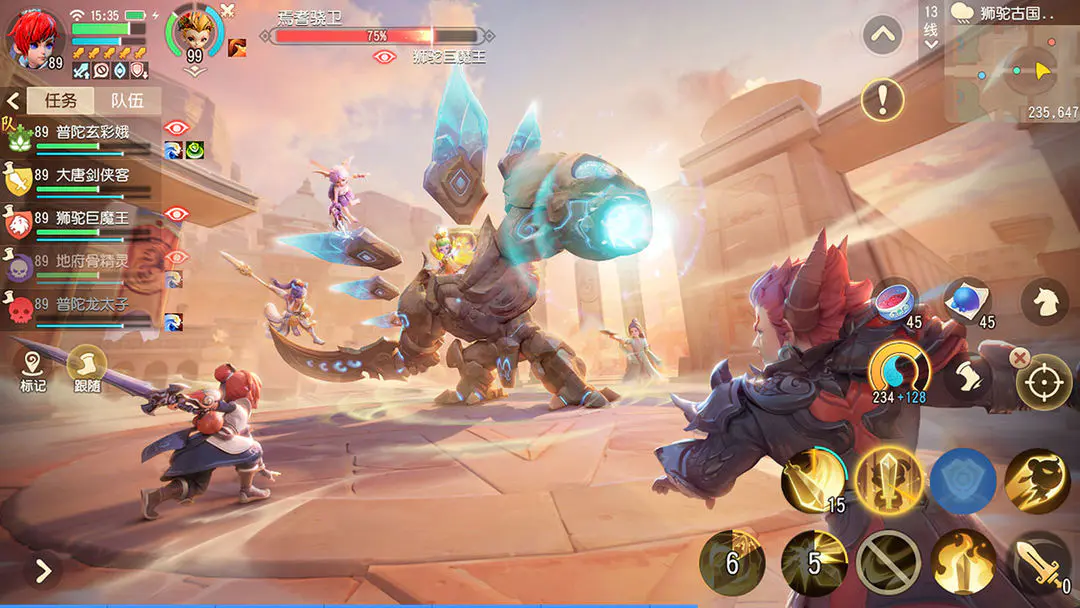This screenshot has height=608, width=1080.
Task: Use the blue mana potion
Action: click(967, 301)
